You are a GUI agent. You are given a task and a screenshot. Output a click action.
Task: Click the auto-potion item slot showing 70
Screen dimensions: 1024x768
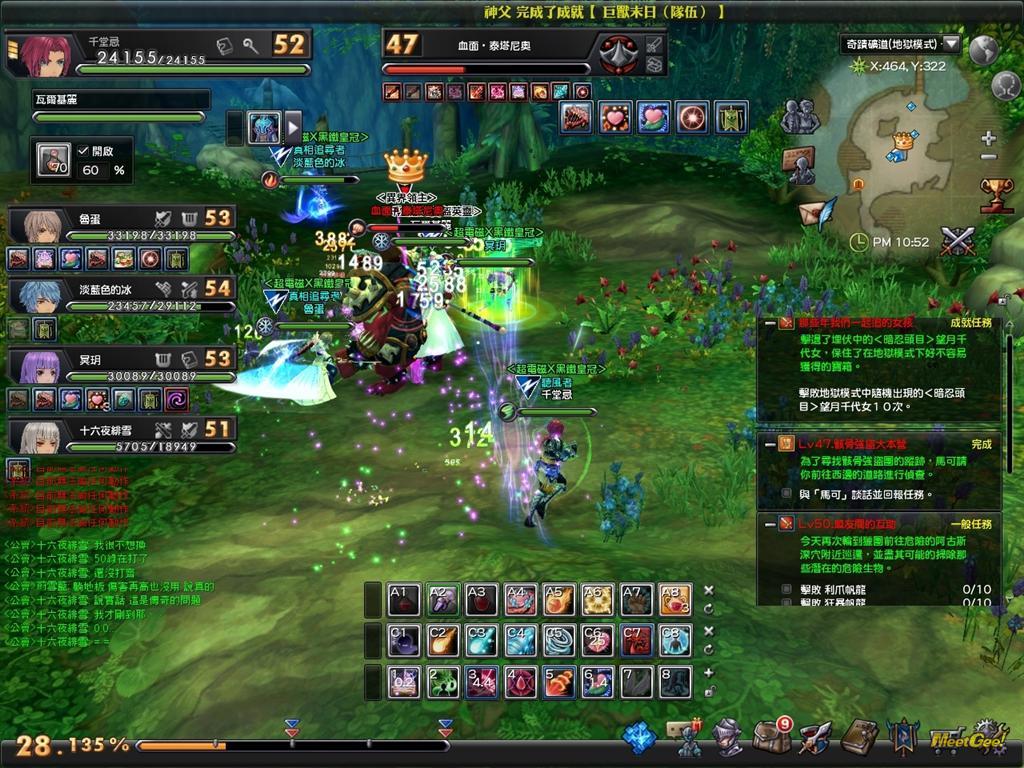pos(53,161)
